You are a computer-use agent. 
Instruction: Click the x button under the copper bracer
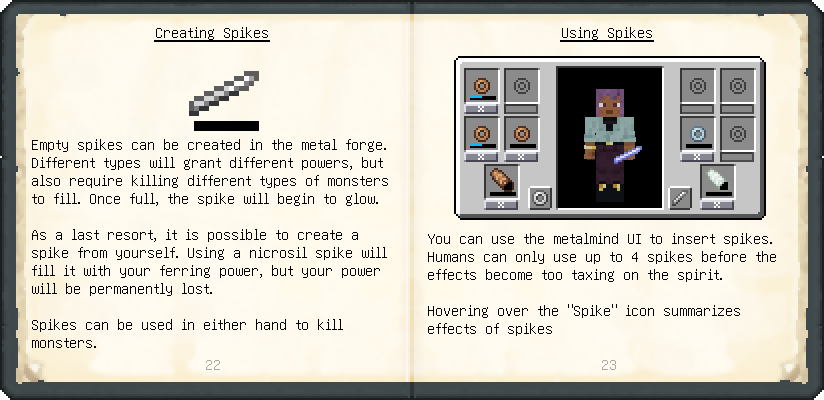click(501, 205)
